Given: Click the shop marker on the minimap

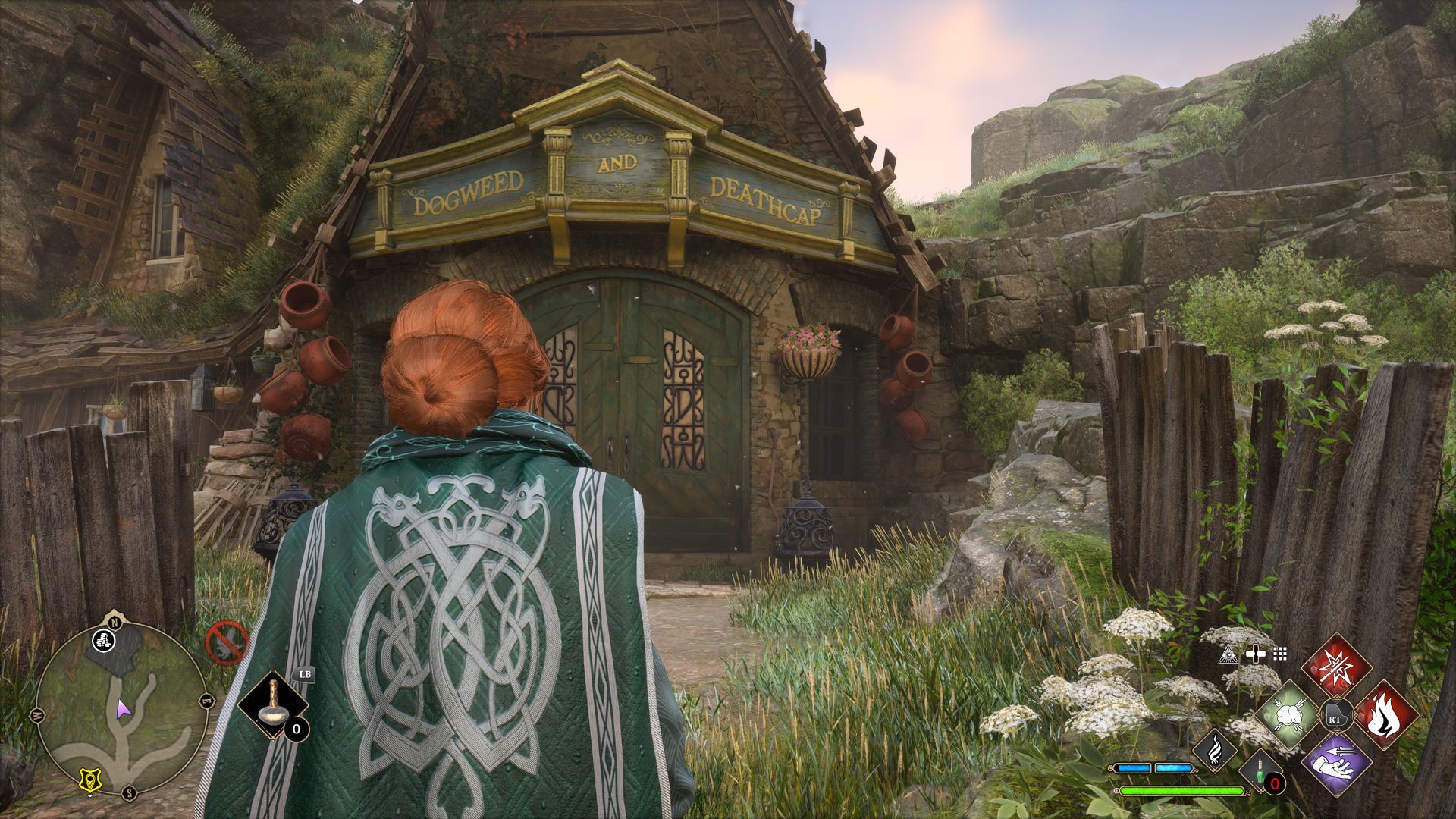Looking at the screenshot, I should (103, 641).
